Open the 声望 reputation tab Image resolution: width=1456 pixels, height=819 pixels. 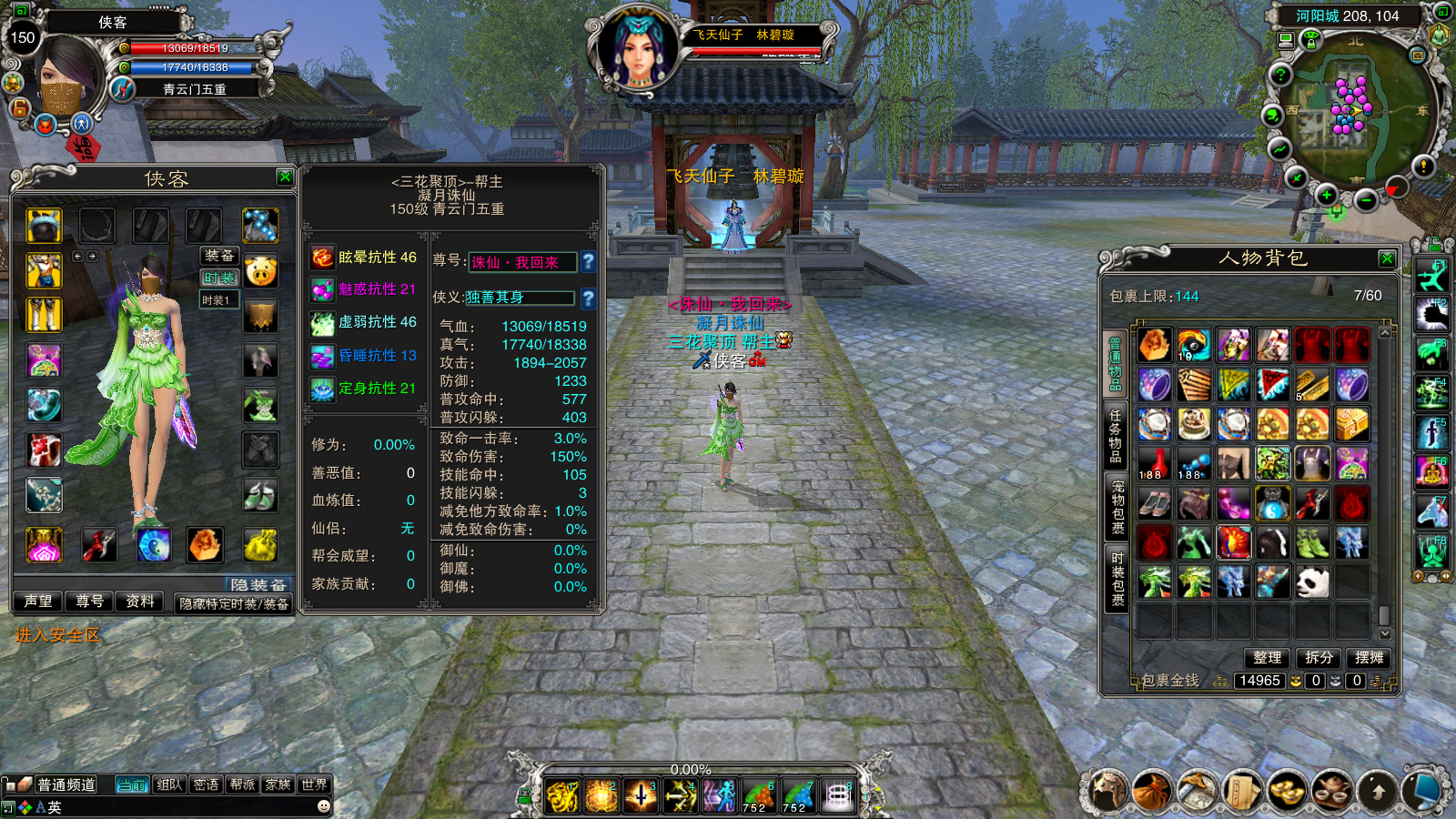pyautogui.click(x=38, y=602)
